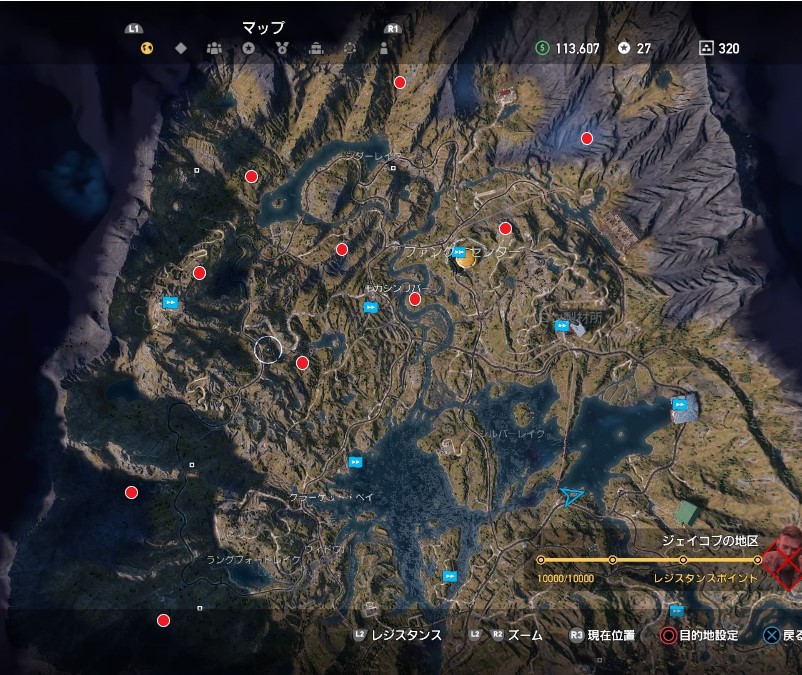Switch to the diamond icon tab
802x675 pixels.
click(181, 48)
